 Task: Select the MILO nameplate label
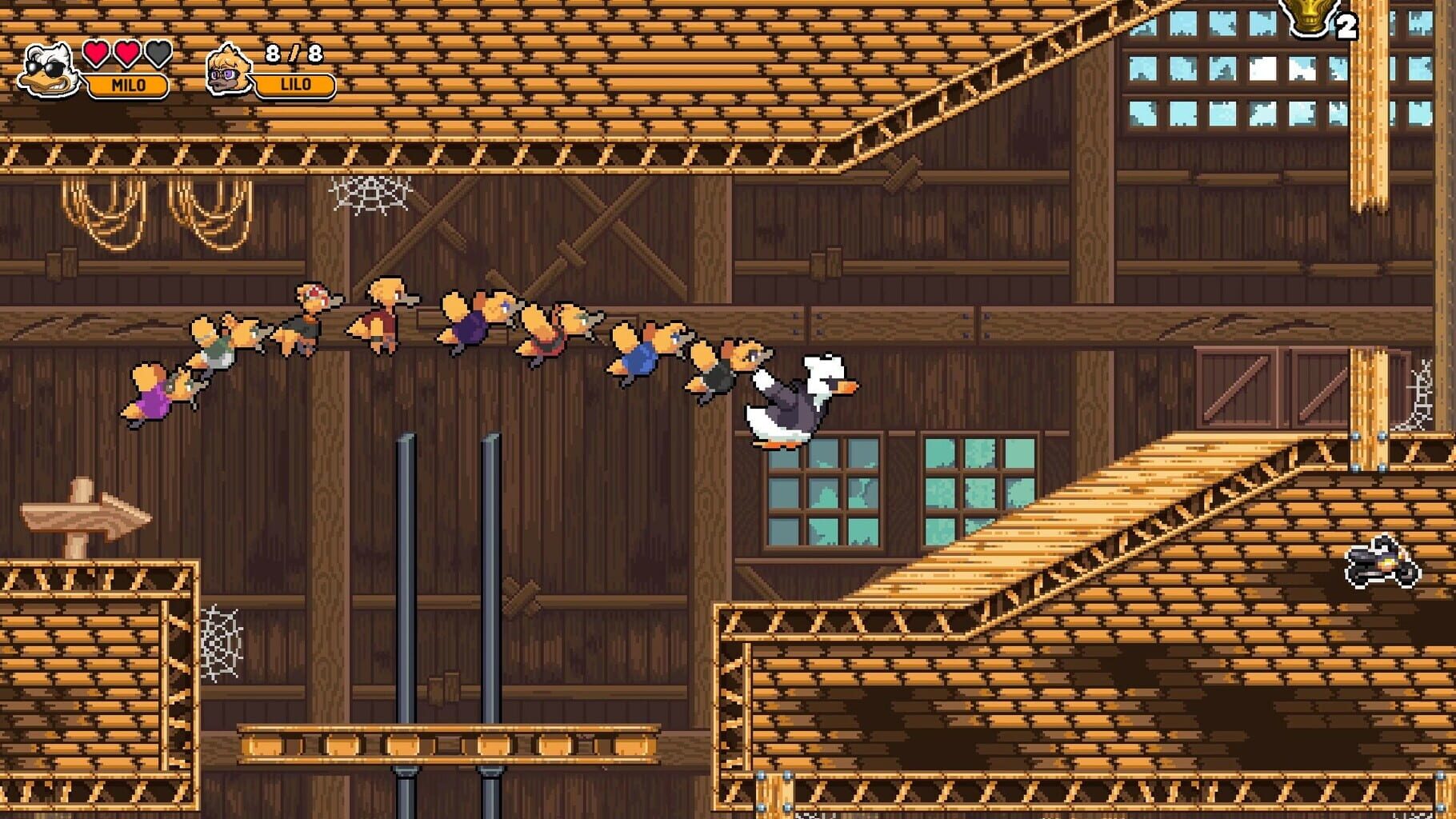[x=128, y=84]
